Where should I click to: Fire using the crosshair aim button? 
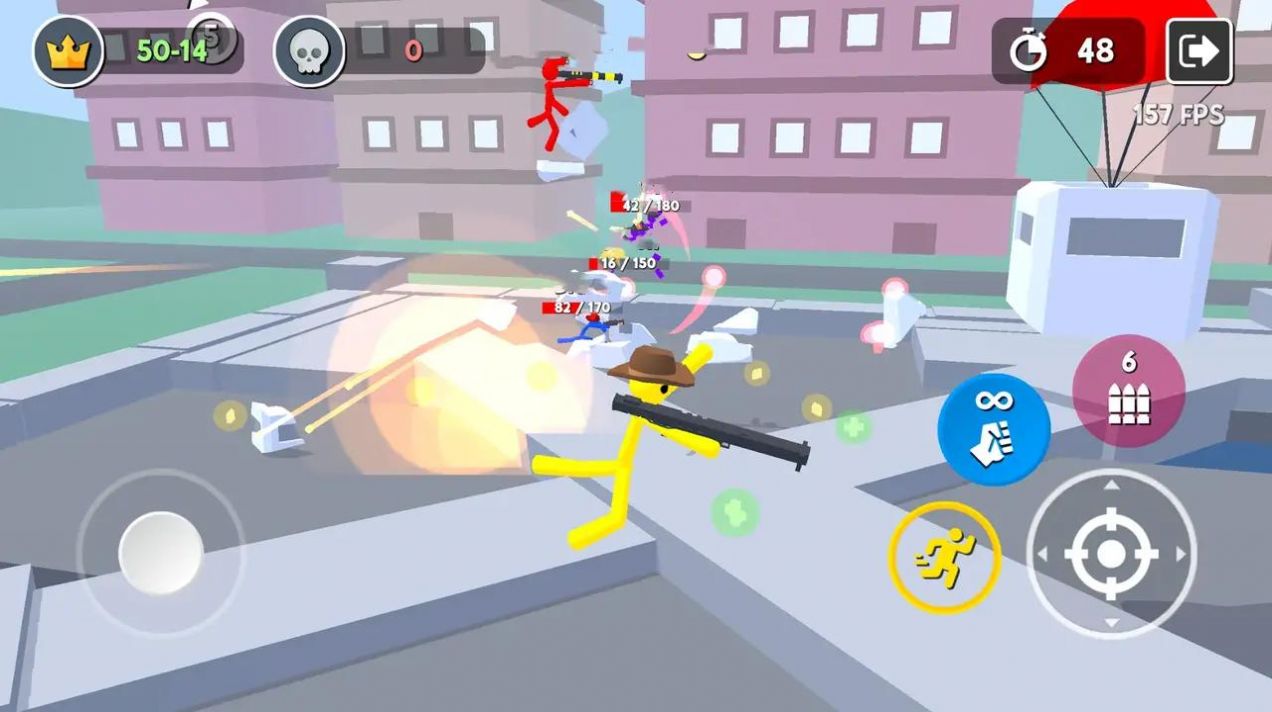click(1111, 553)
